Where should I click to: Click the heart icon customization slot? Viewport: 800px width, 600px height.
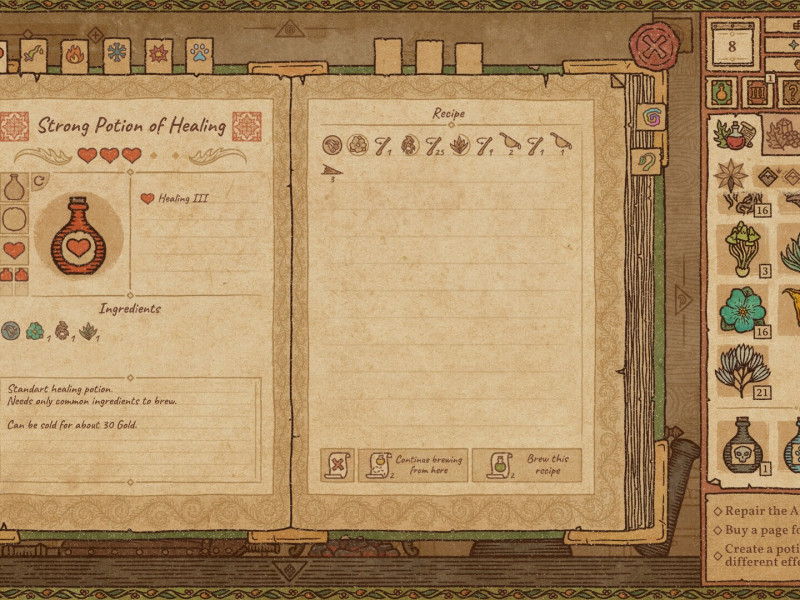(x=14, y=249)
